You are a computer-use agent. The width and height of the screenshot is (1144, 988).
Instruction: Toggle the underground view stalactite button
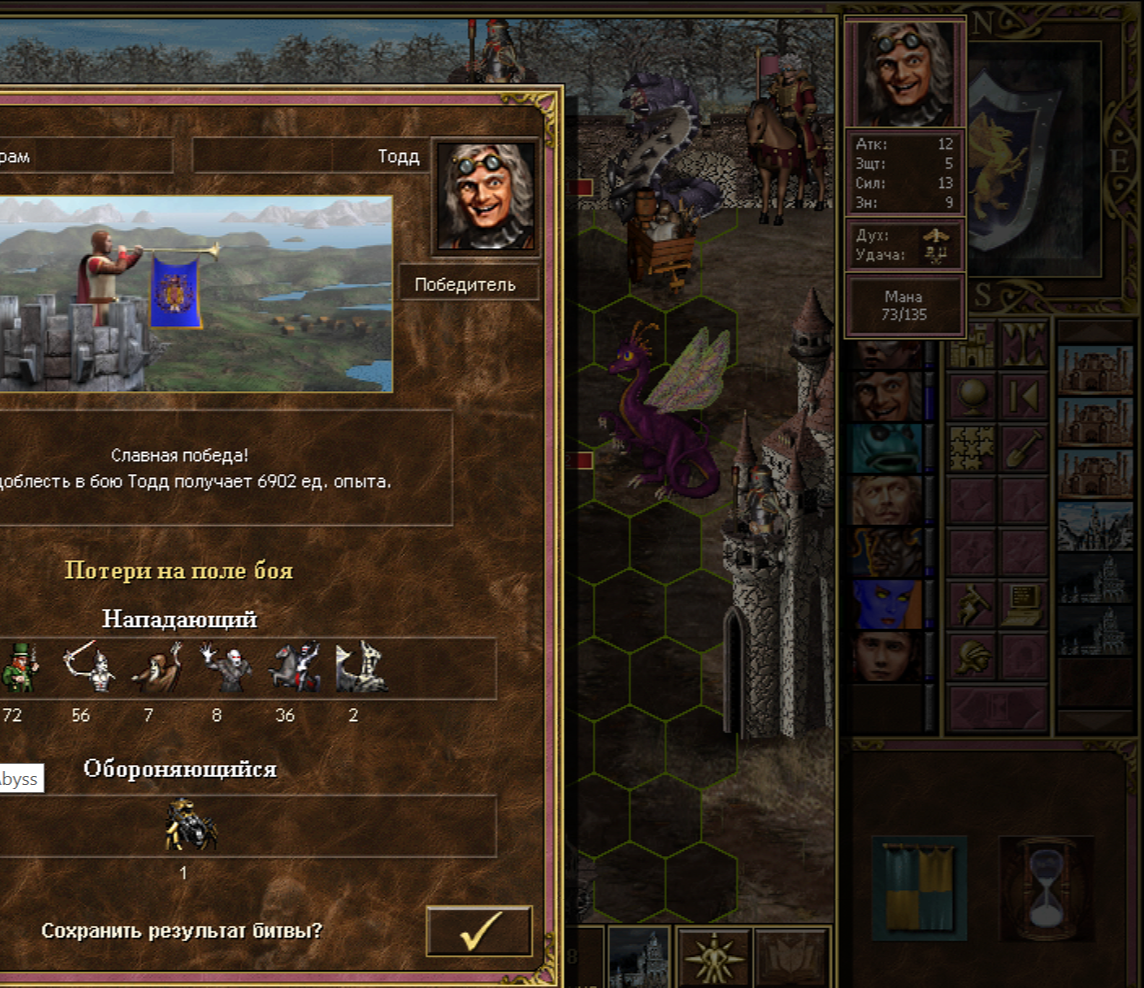pos(1024,345)
